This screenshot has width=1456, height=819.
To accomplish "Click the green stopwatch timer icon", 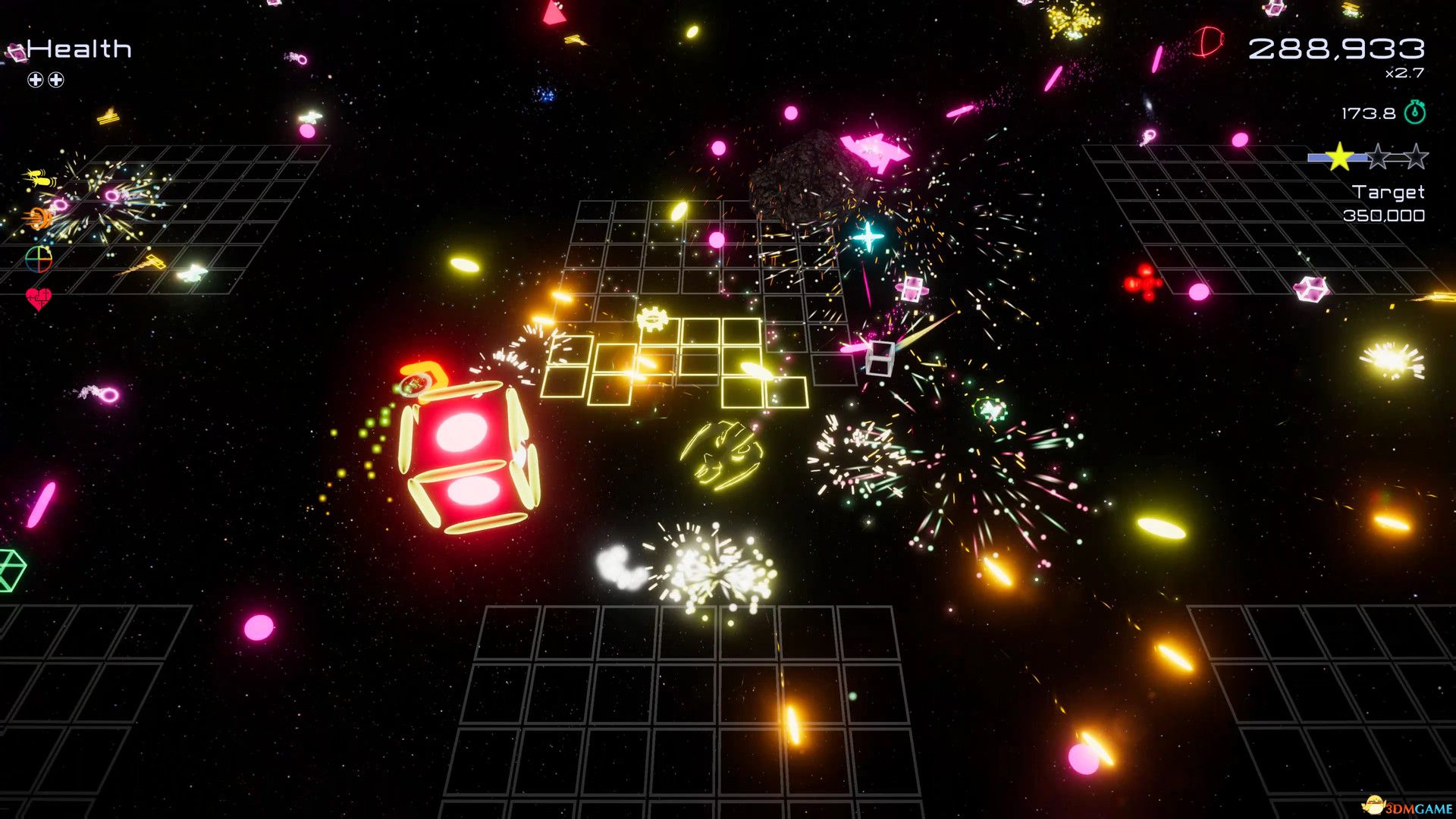I will point(1415,113).
